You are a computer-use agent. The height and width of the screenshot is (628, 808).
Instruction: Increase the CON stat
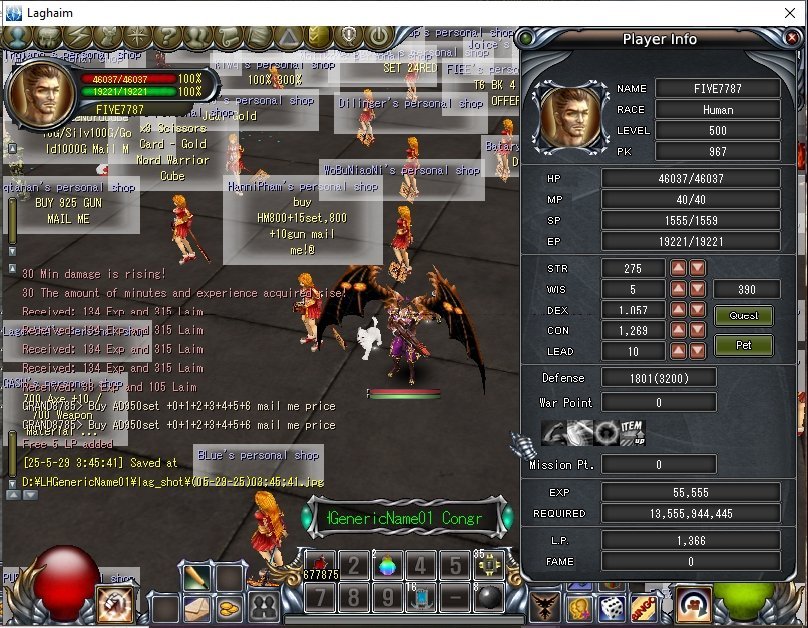click(x=678, y=331)
